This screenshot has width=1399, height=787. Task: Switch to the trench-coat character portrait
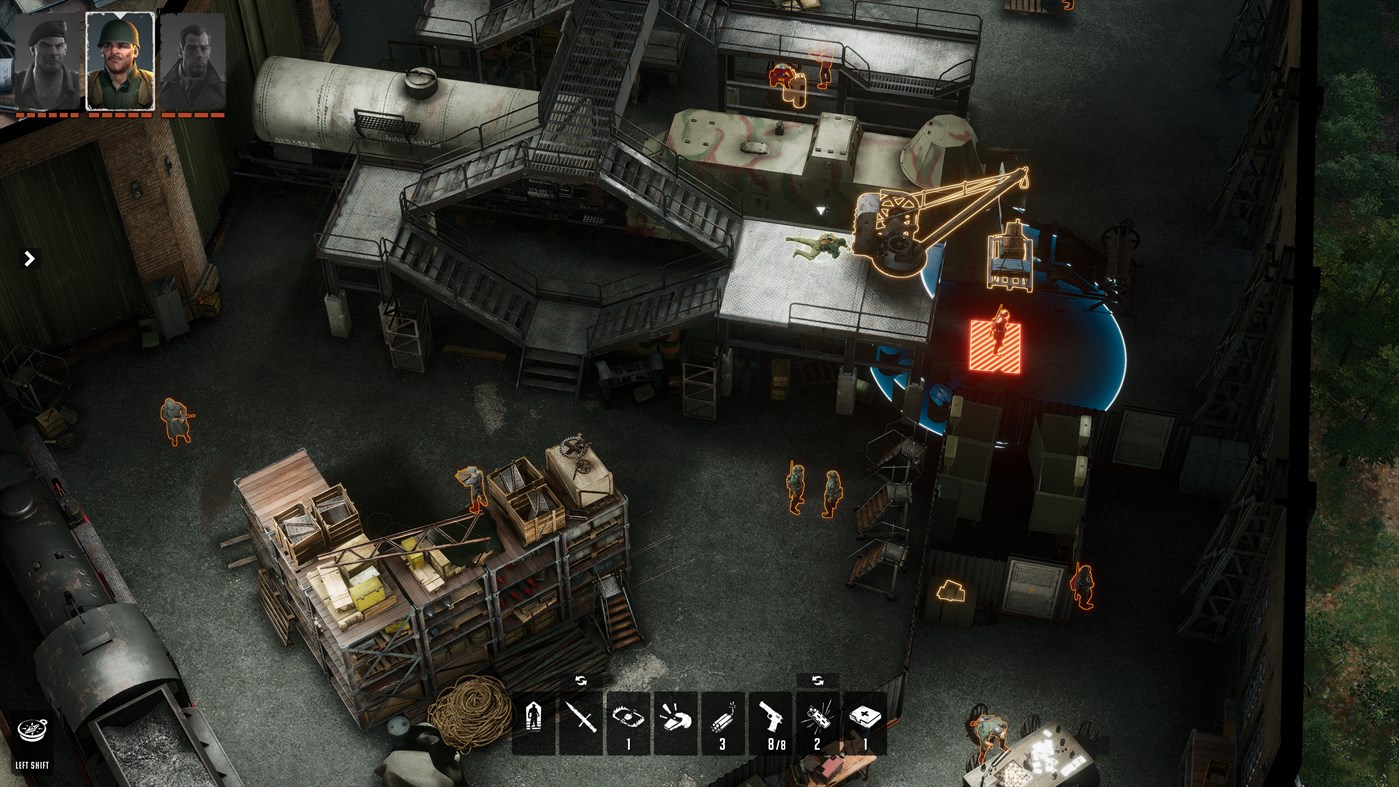(x=193, y=60)
